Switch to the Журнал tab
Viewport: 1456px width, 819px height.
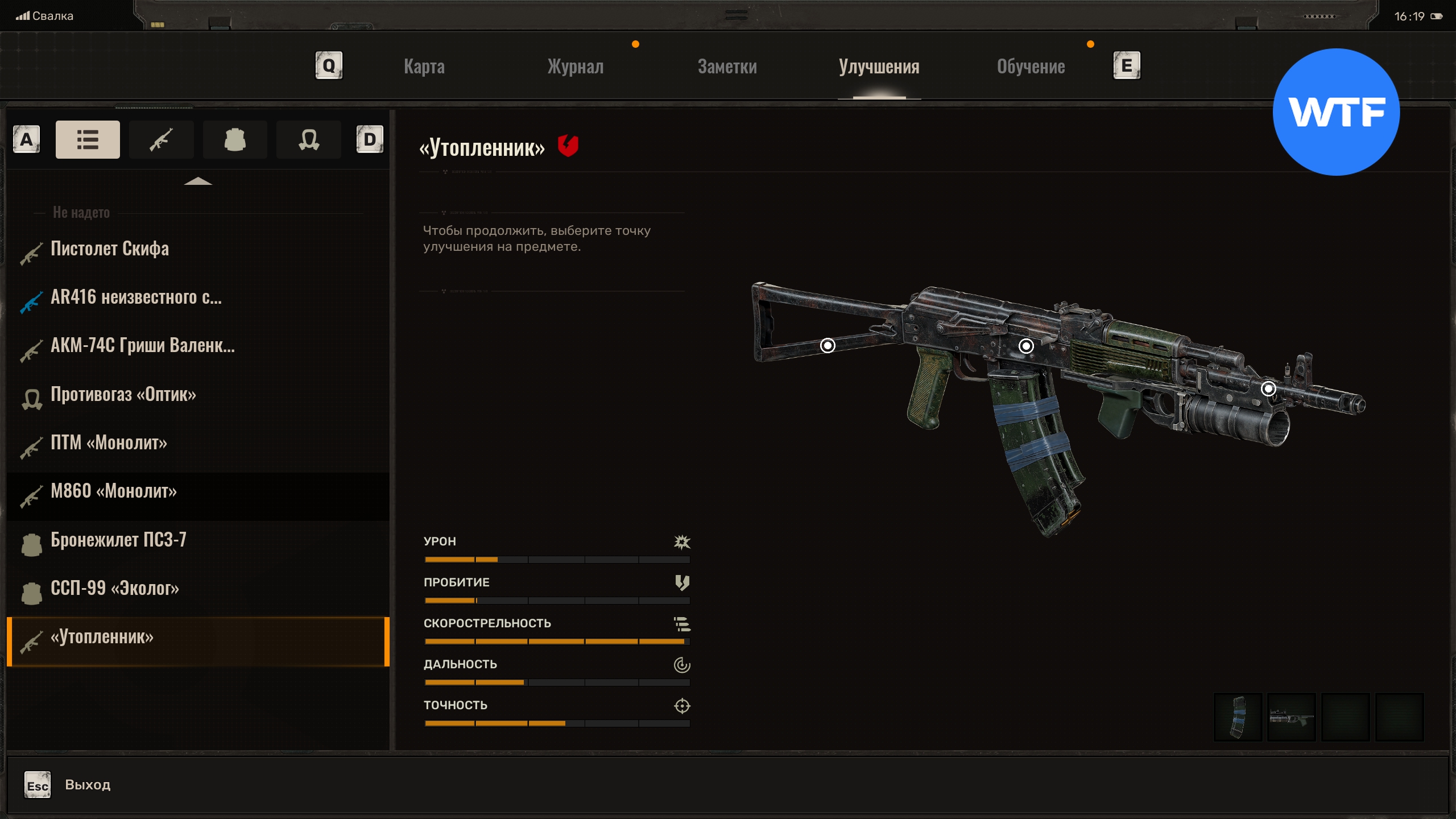[x=576, y=67]
